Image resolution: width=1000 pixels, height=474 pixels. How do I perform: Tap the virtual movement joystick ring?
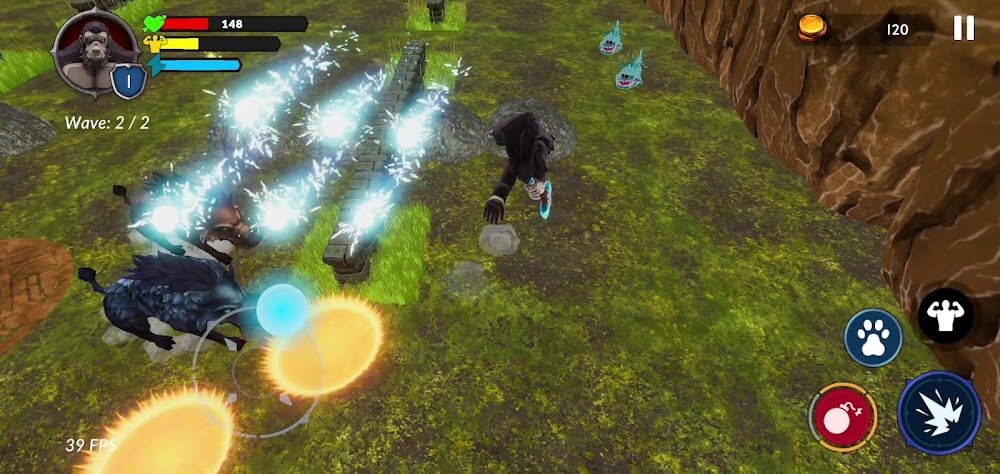point(257,370)
